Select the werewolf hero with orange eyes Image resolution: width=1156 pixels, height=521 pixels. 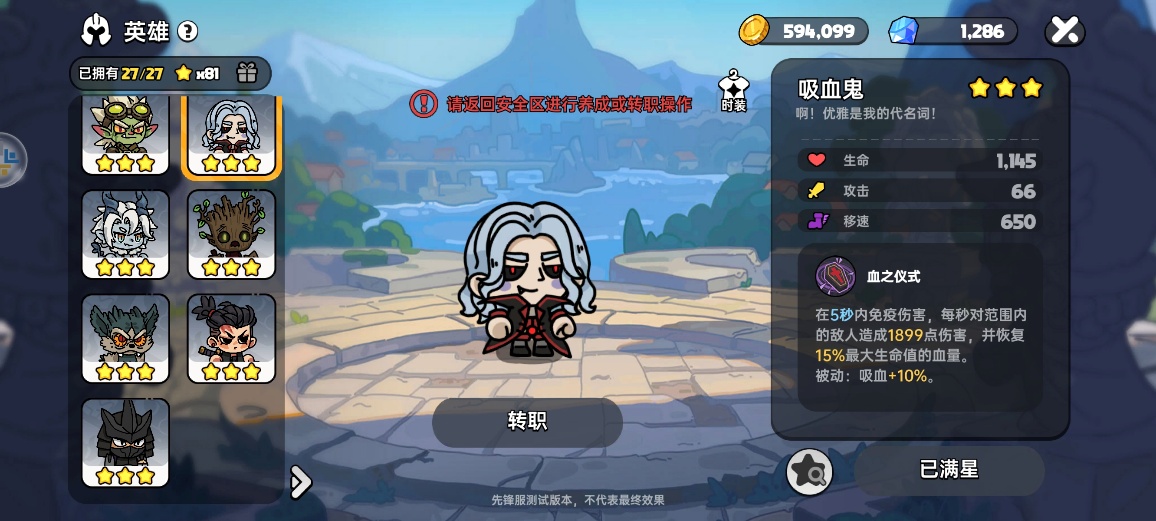click(125, 338)
